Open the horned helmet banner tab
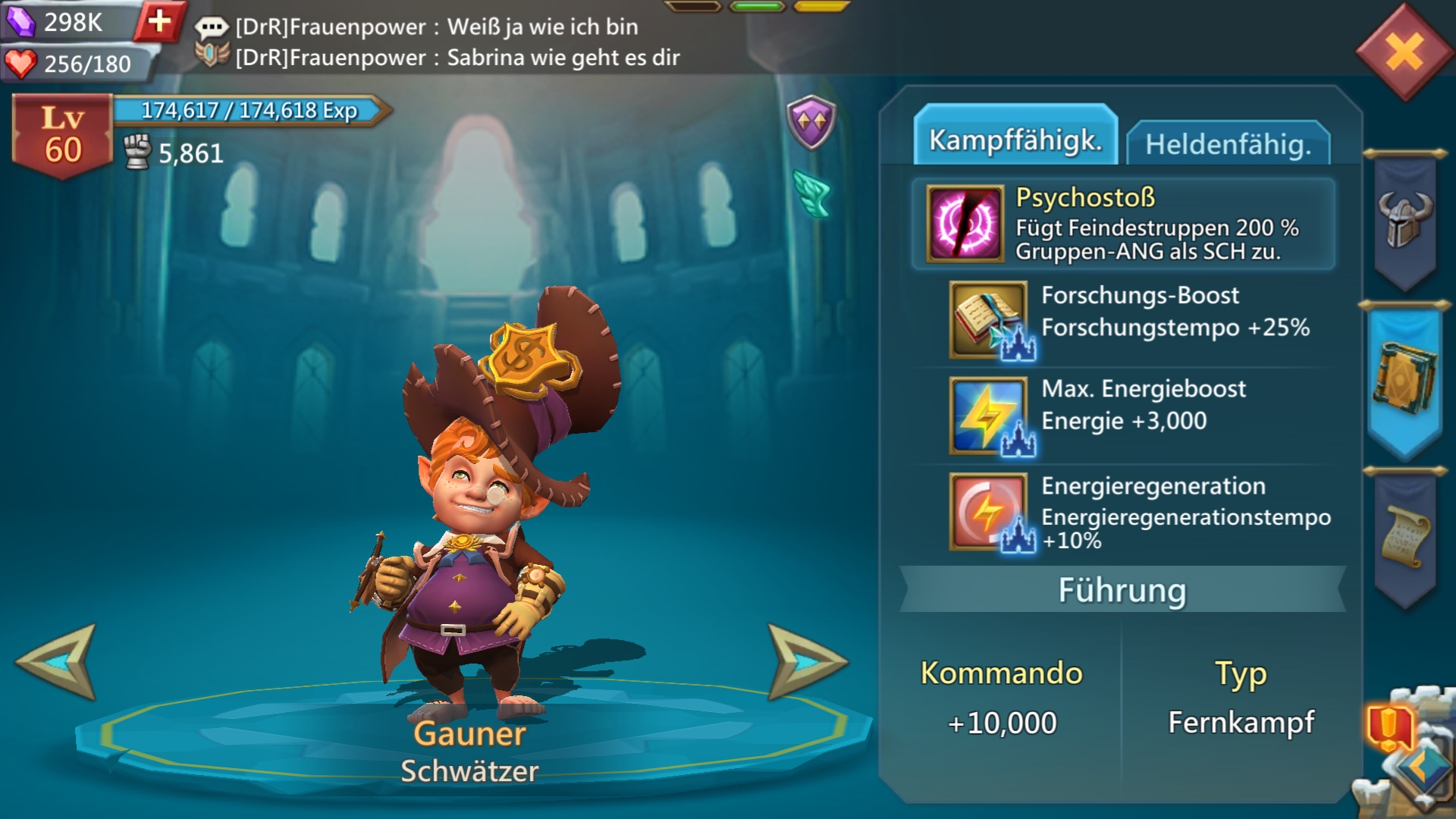 1405,220
